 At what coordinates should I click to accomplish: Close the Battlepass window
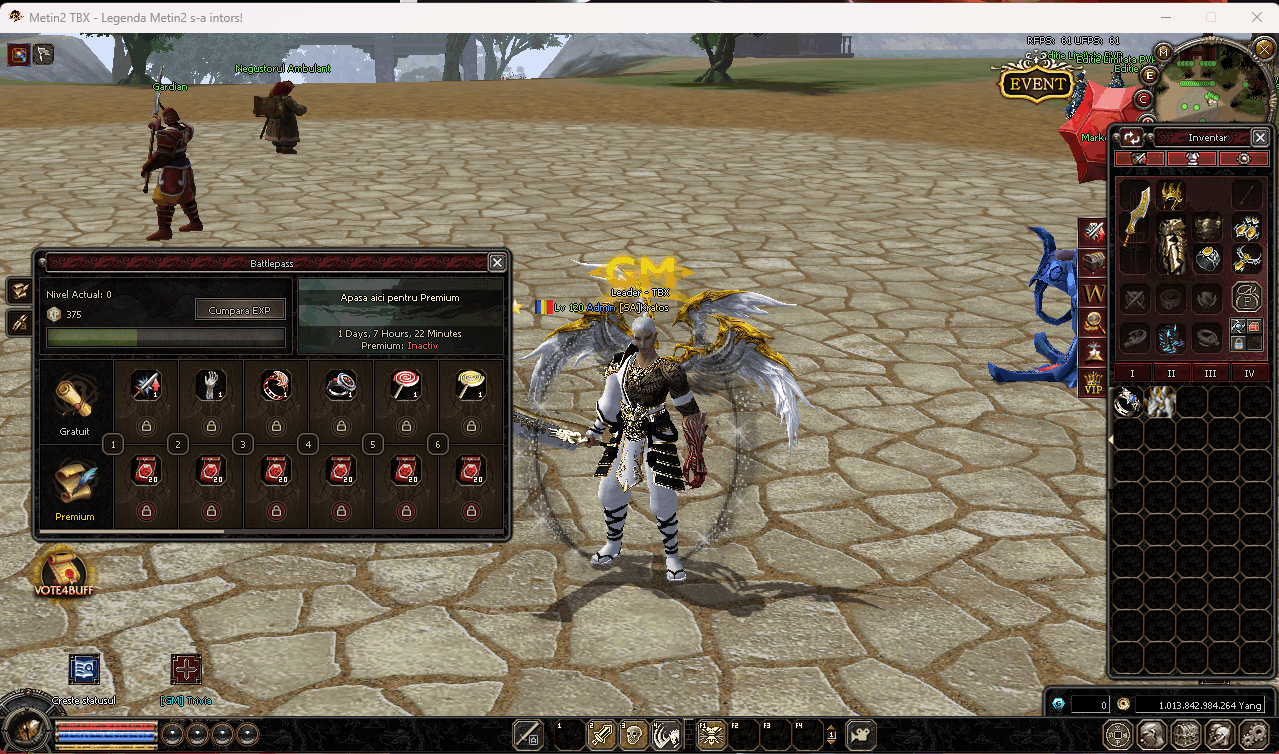coord(497,262)
